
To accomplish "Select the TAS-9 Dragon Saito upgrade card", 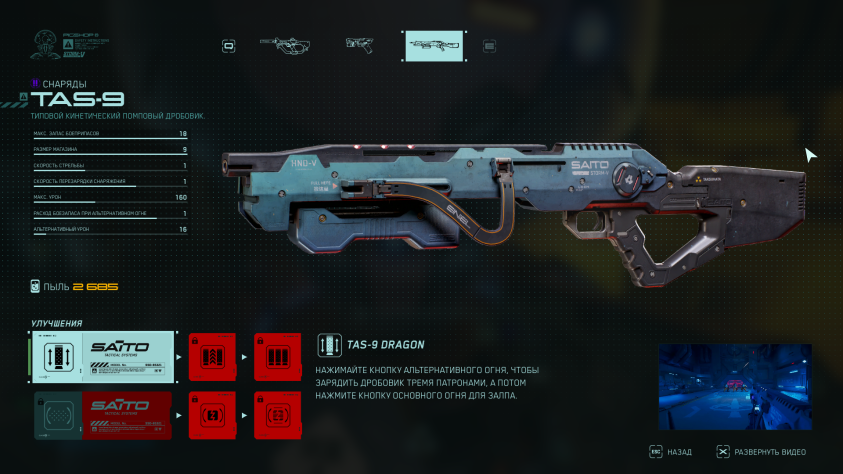I will pos(102,358).
